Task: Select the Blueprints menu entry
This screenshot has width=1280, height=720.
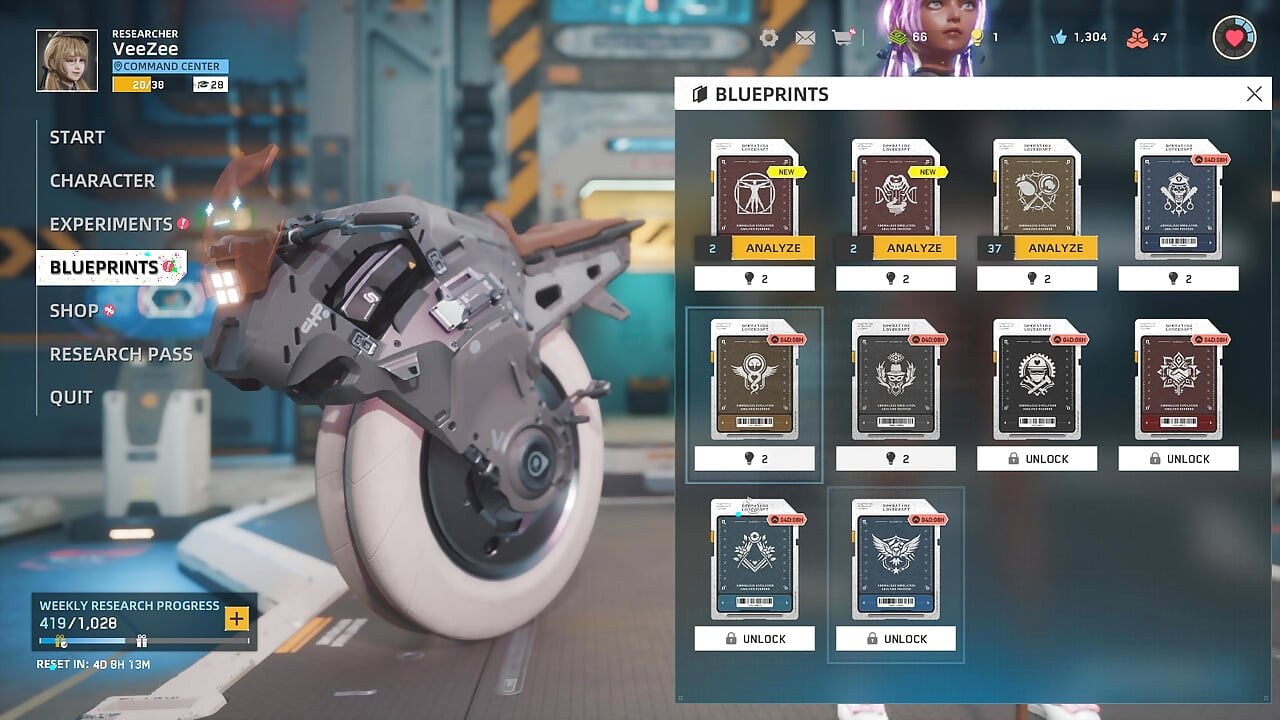Action: 104,267
